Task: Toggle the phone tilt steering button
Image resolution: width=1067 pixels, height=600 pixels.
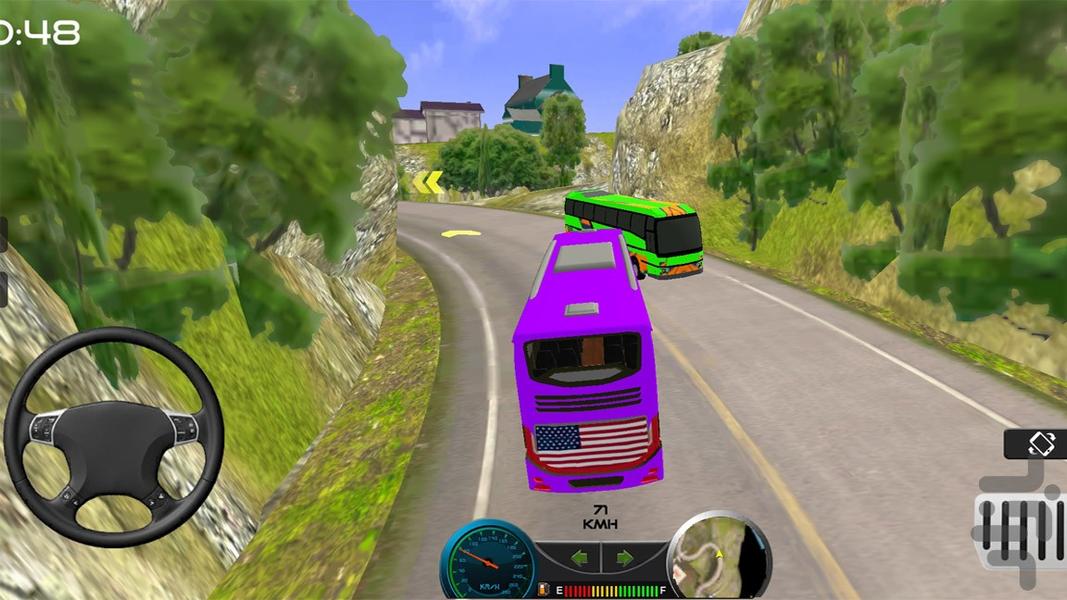Action: click(1036, 444)
